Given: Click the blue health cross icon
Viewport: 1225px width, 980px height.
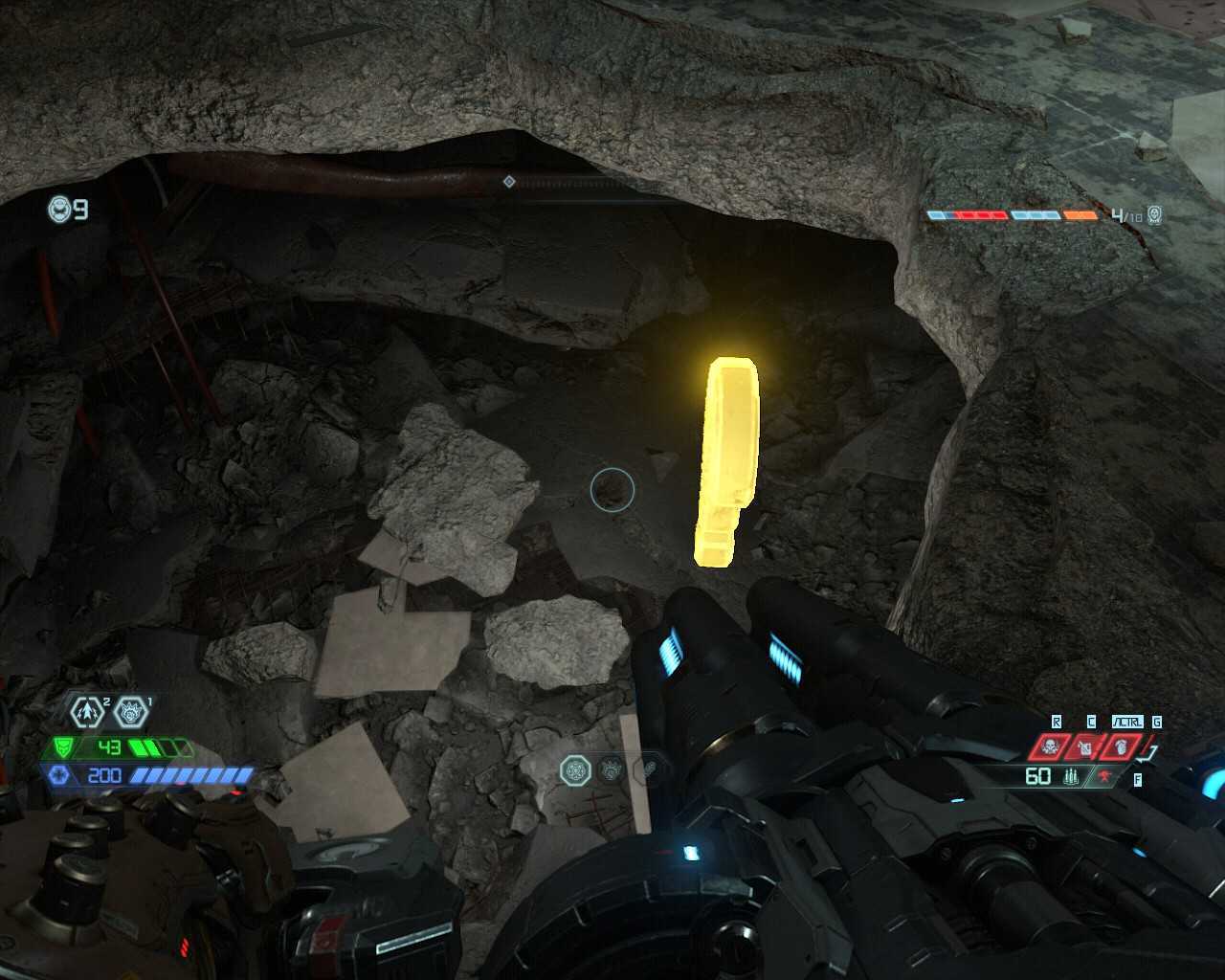Looking at the screenshot, I should click(59, 774).
